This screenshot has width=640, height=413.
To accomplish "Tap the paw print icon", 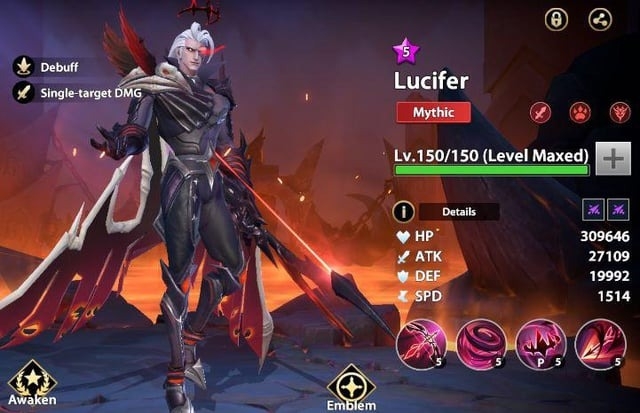I will tap(578, 112).
